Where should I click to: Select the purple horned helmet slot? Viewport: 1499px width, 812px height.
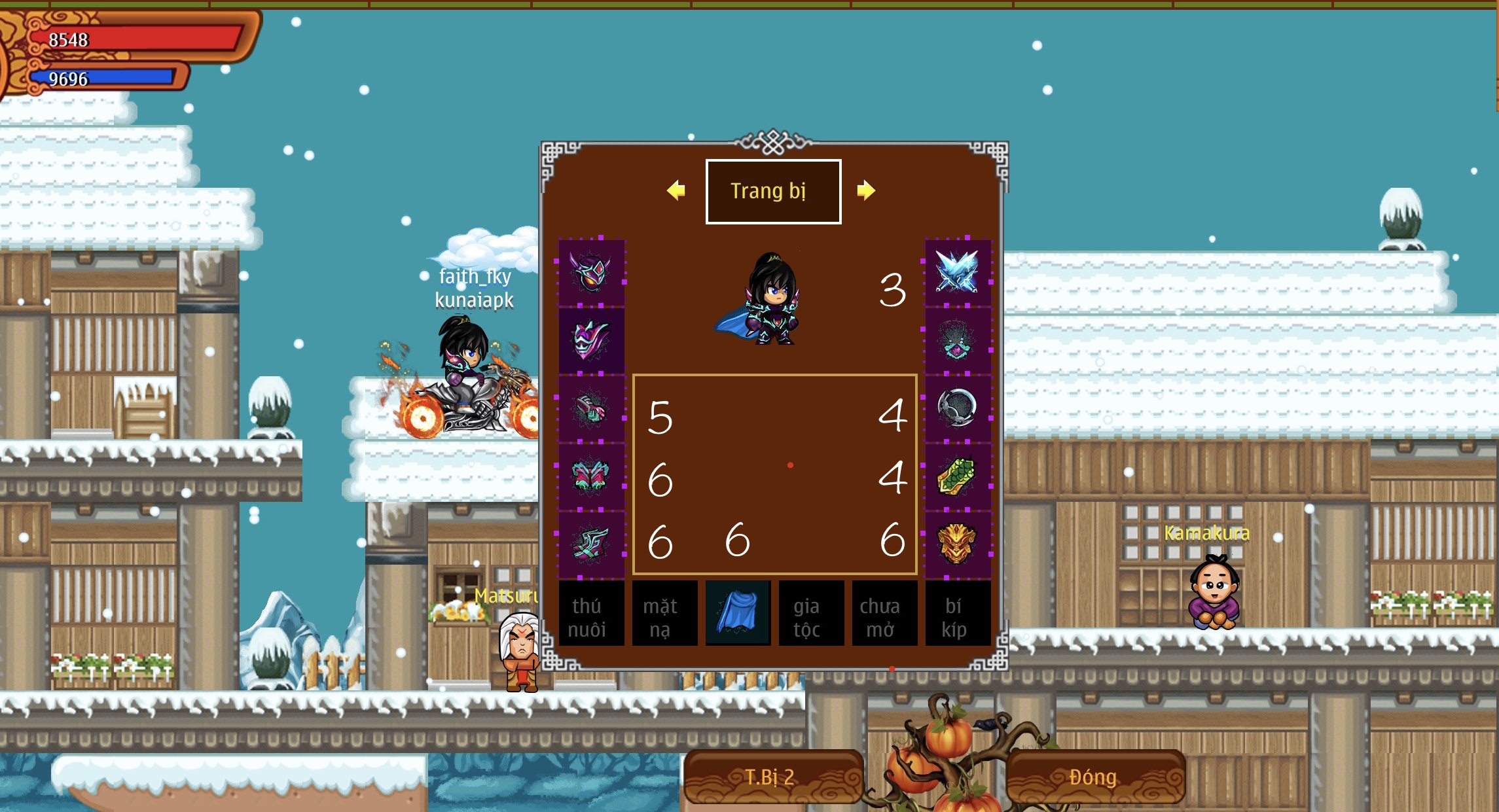click(591, 272)
